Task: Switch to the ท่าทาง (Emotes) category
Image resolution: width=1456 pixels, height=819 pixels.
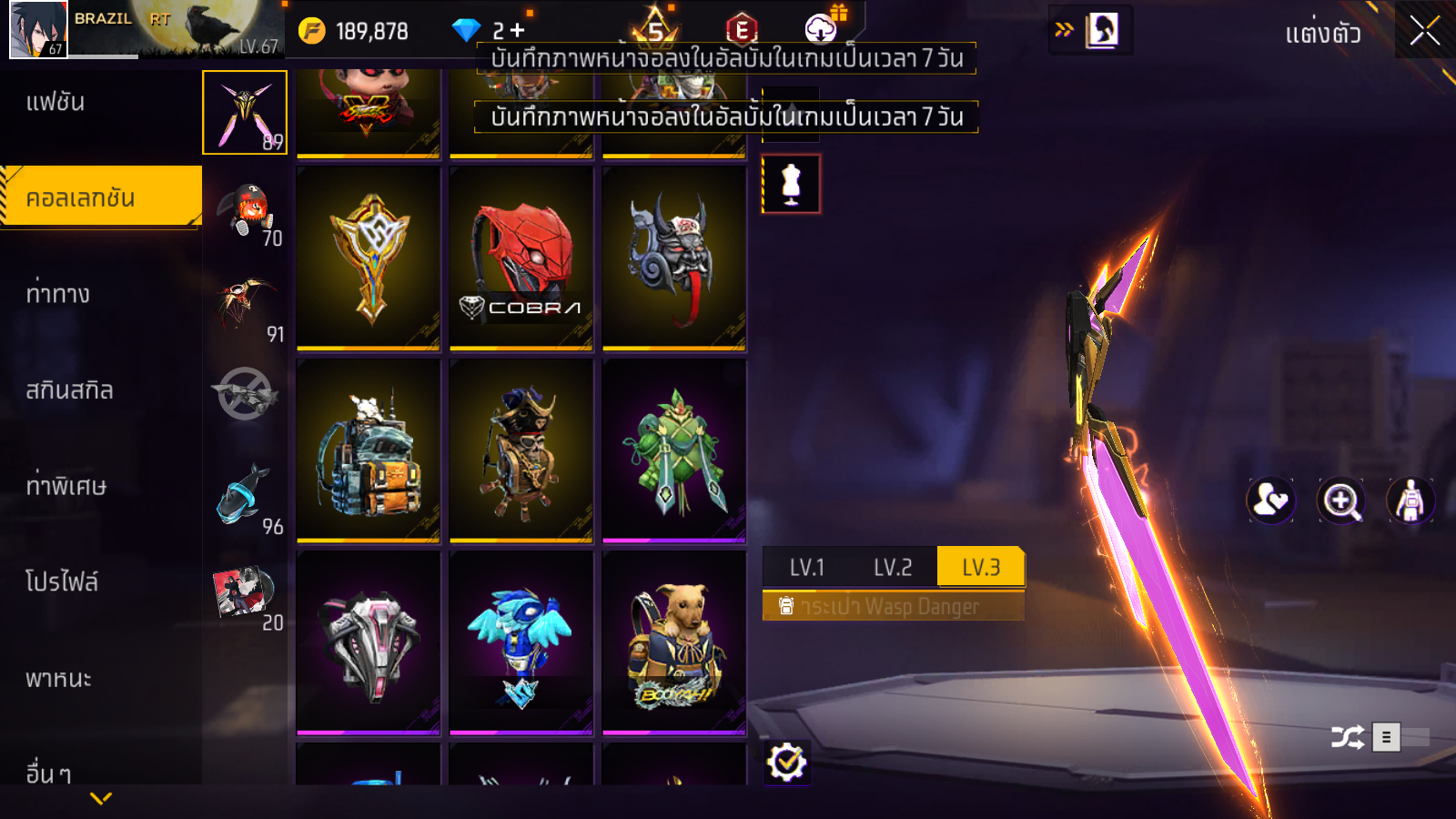Action: (58, 294)
